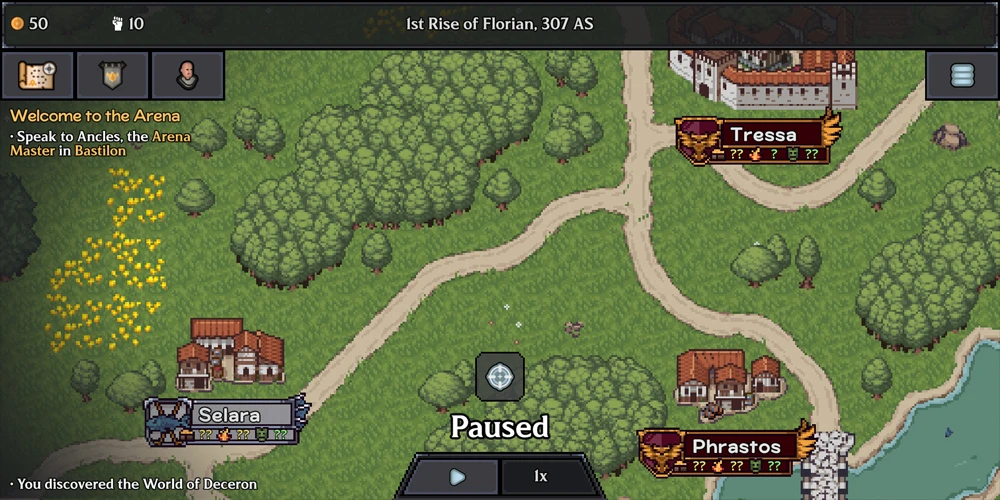The image size is (1000, 500).
Task: Resume time with the play button
Action: click(456, 477)
